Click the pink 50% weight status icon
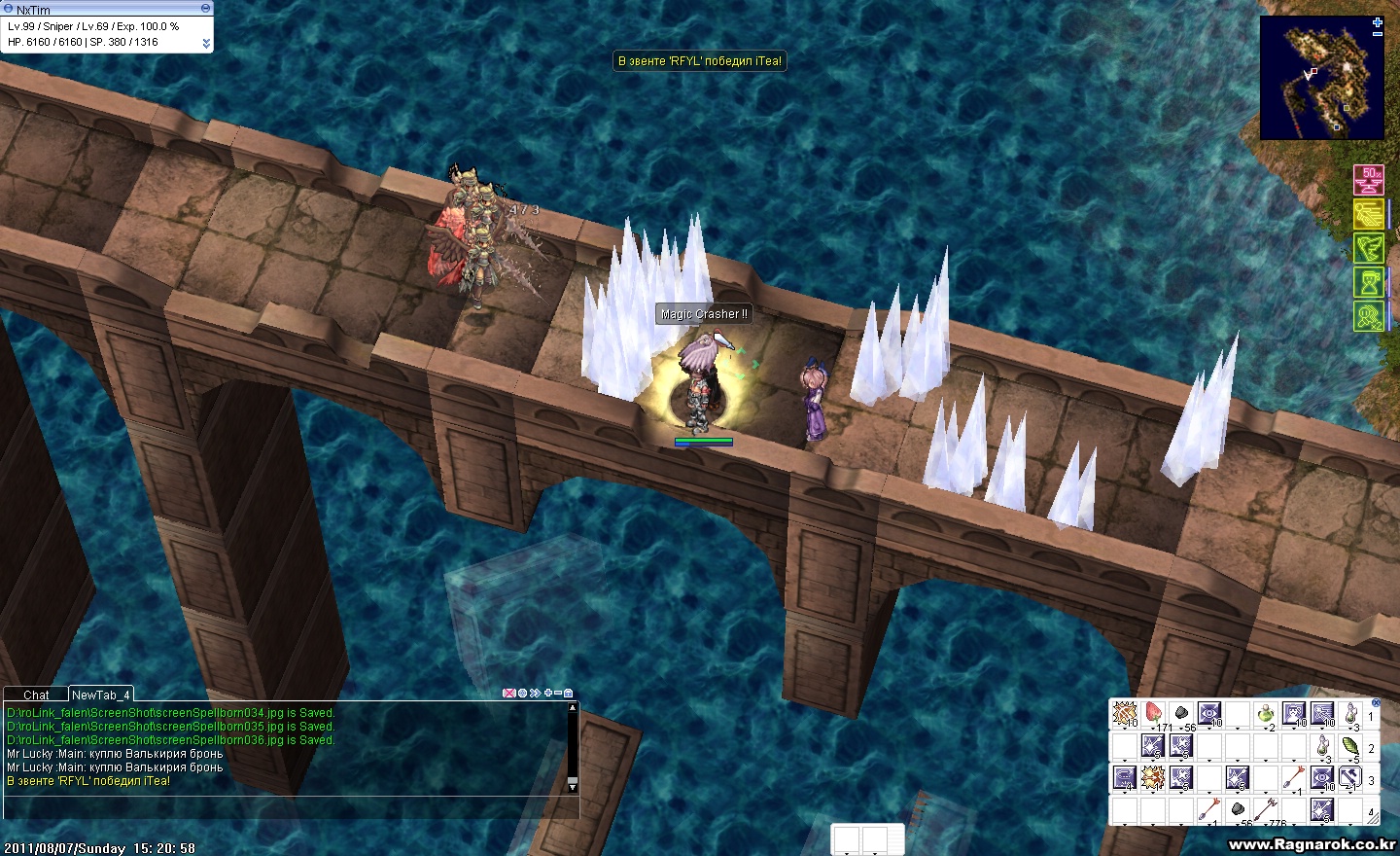This screenshot has width=1400, height=856. (x=1369, y=181)
